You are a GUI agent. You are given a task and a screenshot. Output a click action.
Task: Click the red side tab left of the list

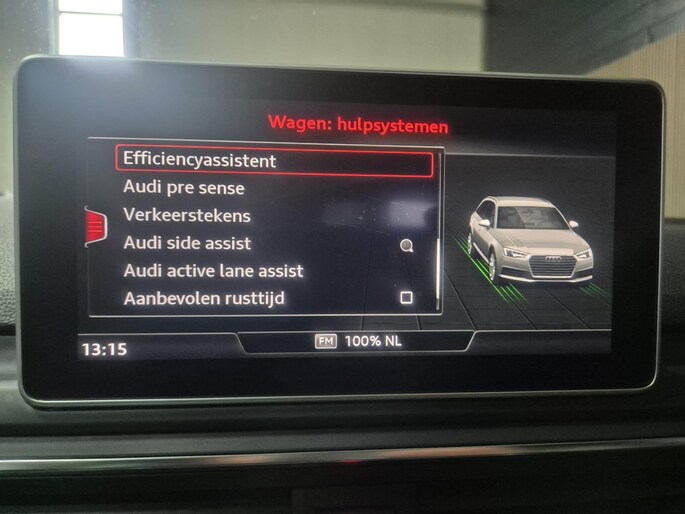(x=96, y=226)
